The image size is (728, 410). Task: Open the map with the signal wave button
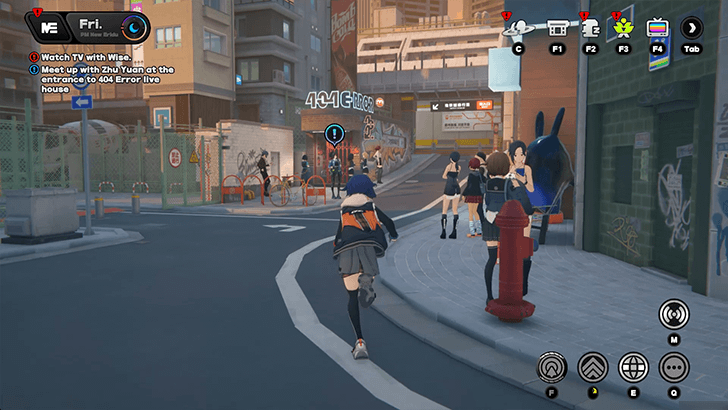tap(674, 314)
